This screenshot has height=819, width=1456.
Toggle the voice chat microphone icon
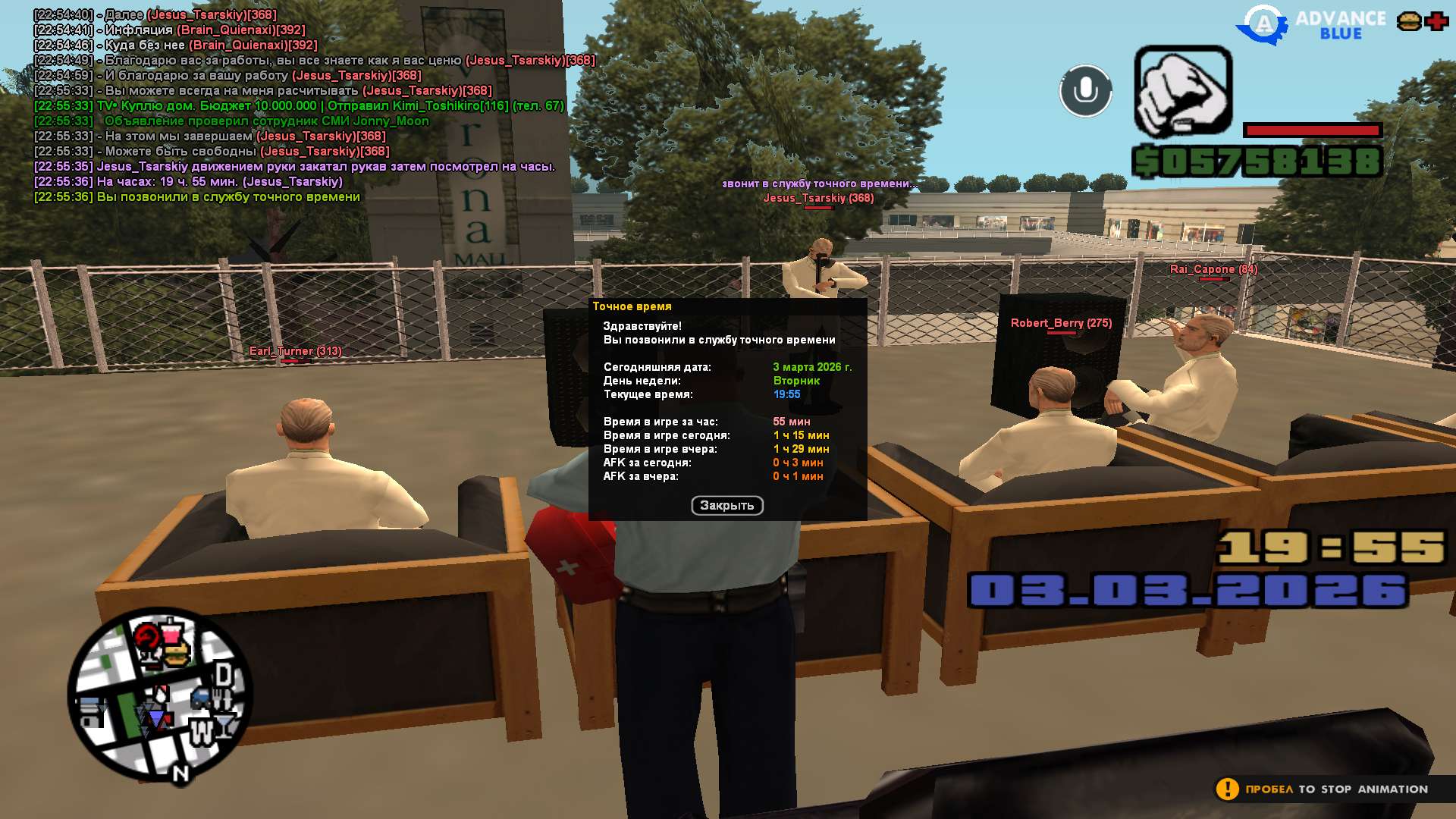(x=1085, y=91)
